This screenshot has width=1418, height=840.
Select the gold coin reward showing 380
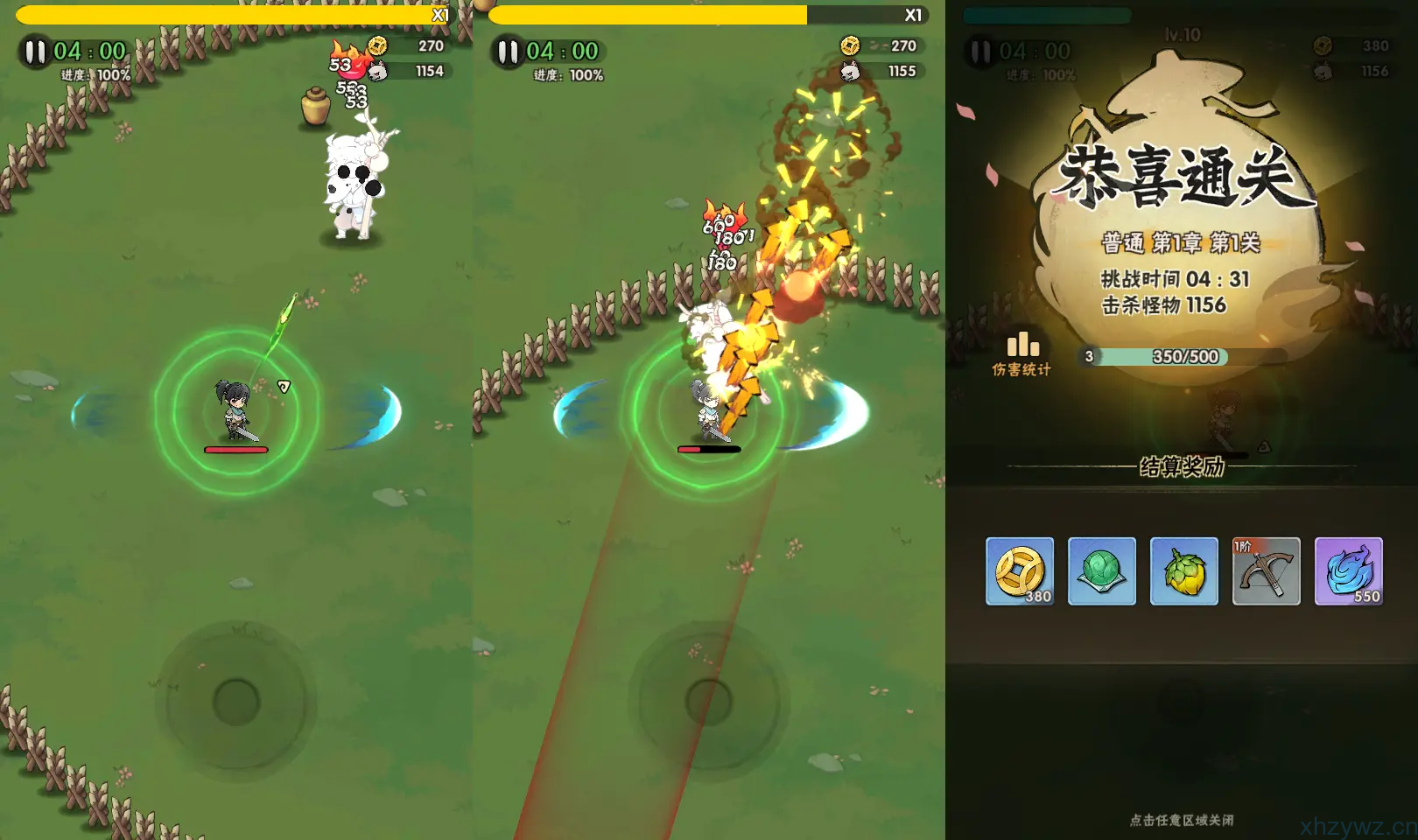point(1020,571)
